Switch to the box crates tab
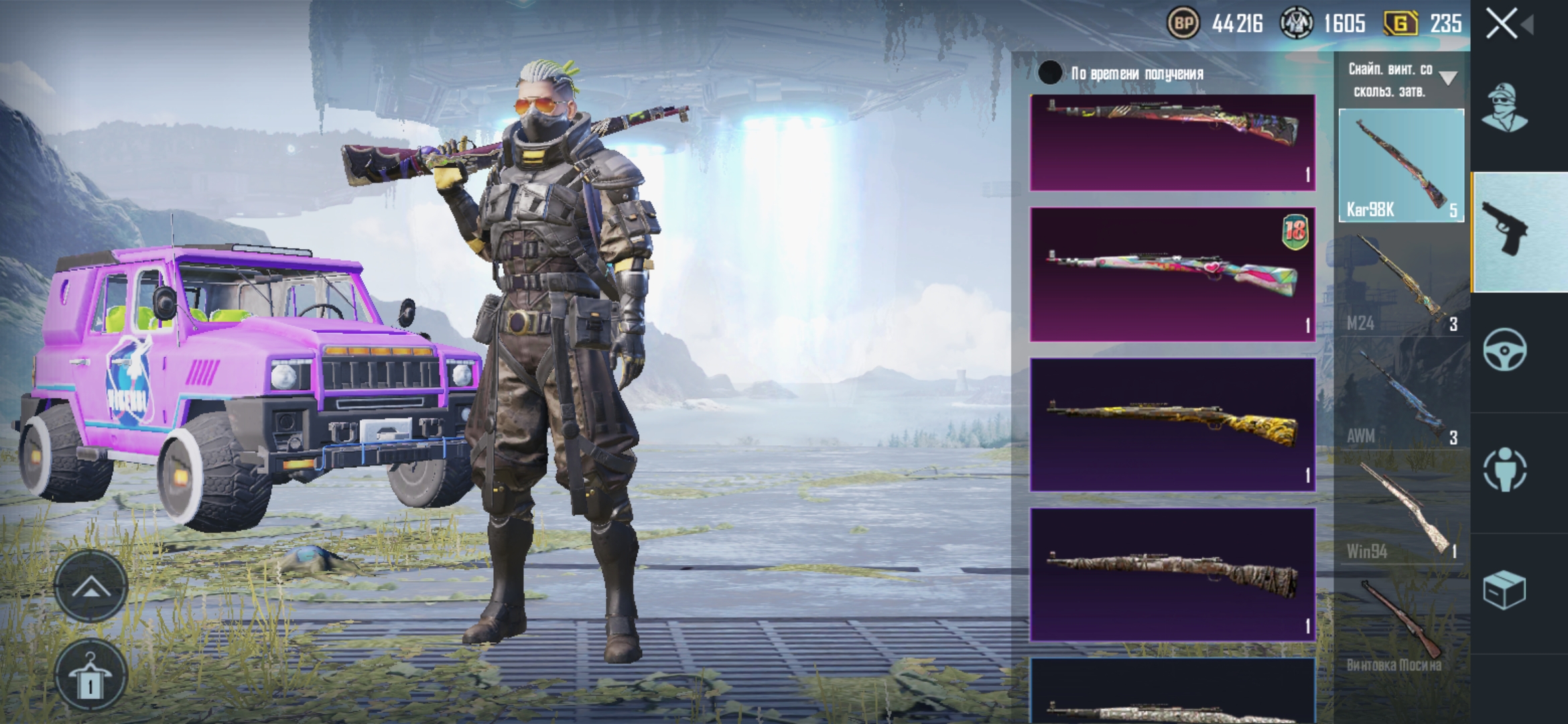Screen dimensions: 1568x724 [1504, 590]
